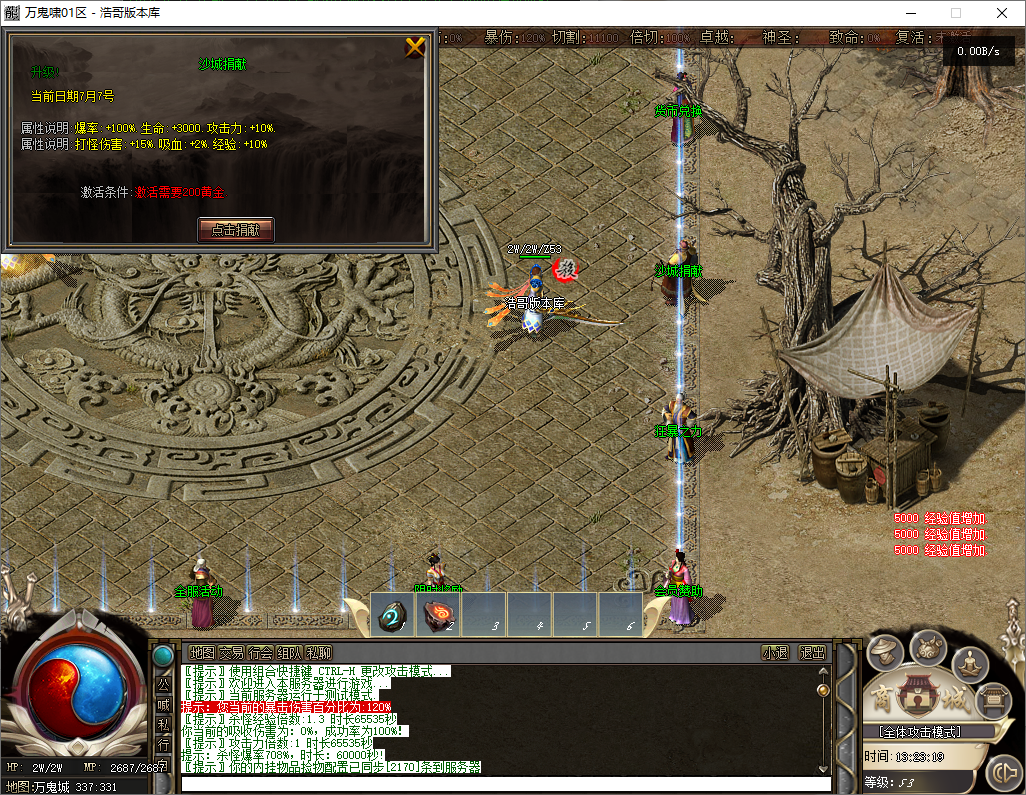The width and height of the screenshot is (1026, 795).
Task: Open the 地图 map tab
Action: [202, 652]
